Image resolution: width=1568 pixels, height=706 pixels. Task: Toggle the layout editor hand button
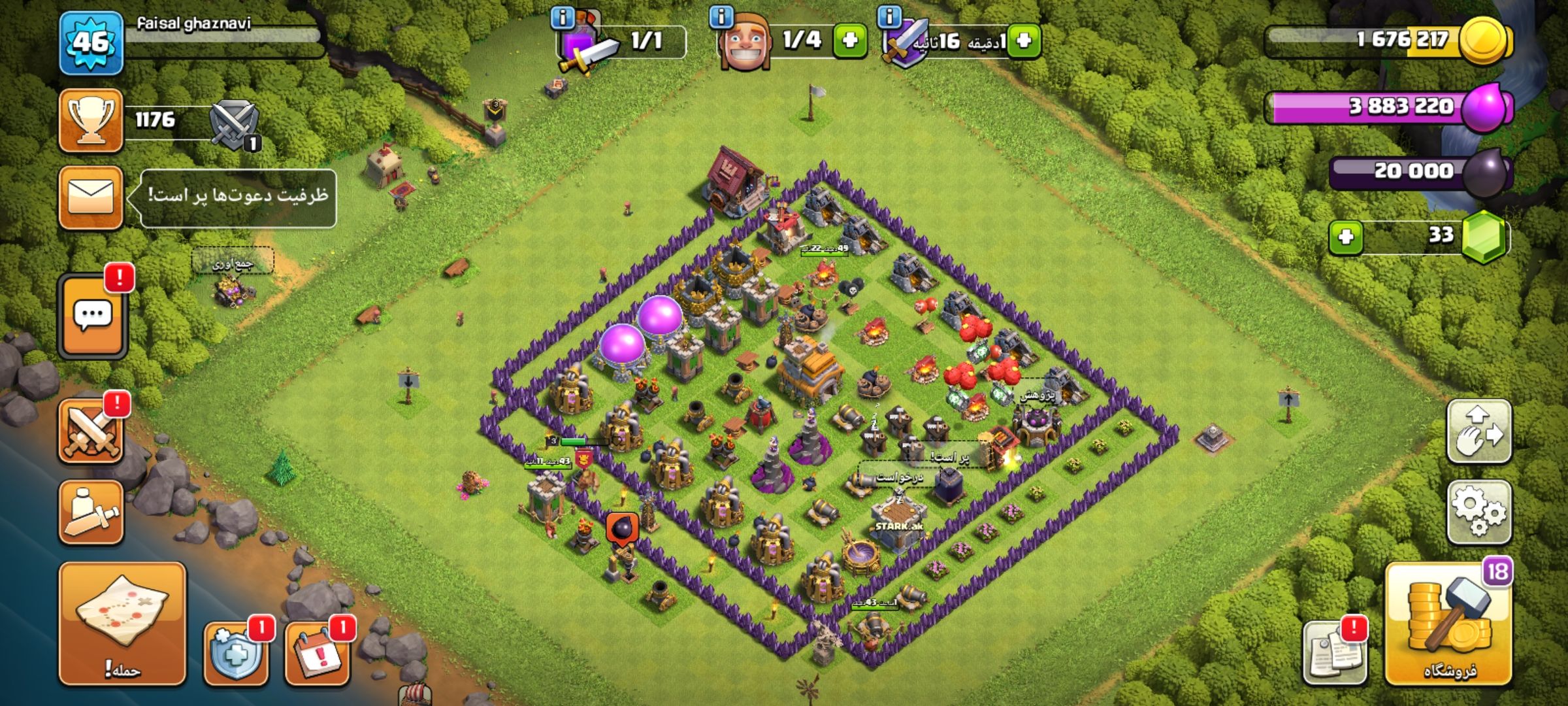point(1479,431)
